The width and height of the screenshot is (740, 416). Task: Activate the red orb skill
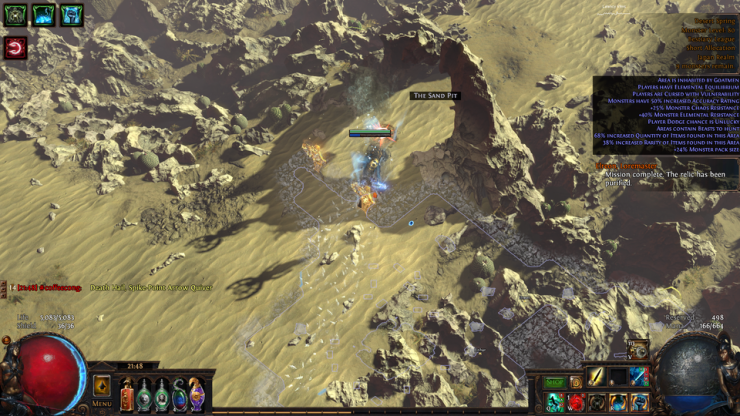576,403
